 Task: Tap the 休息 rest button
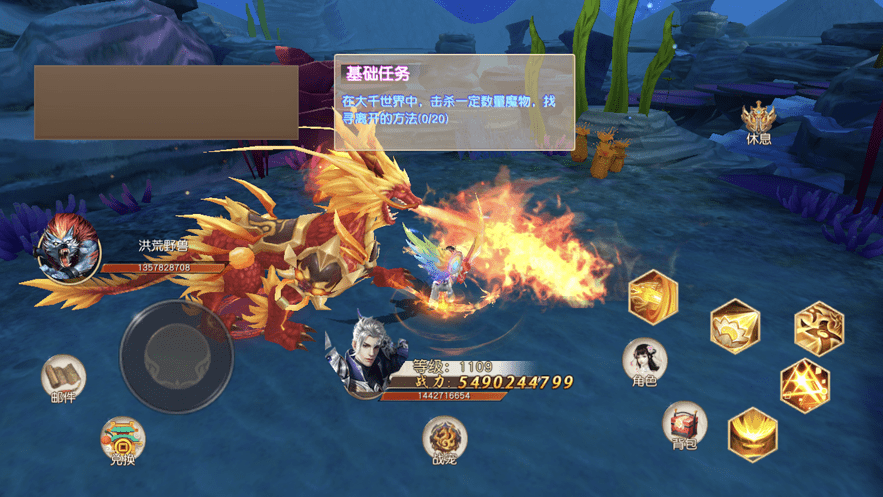coord(759,120)
